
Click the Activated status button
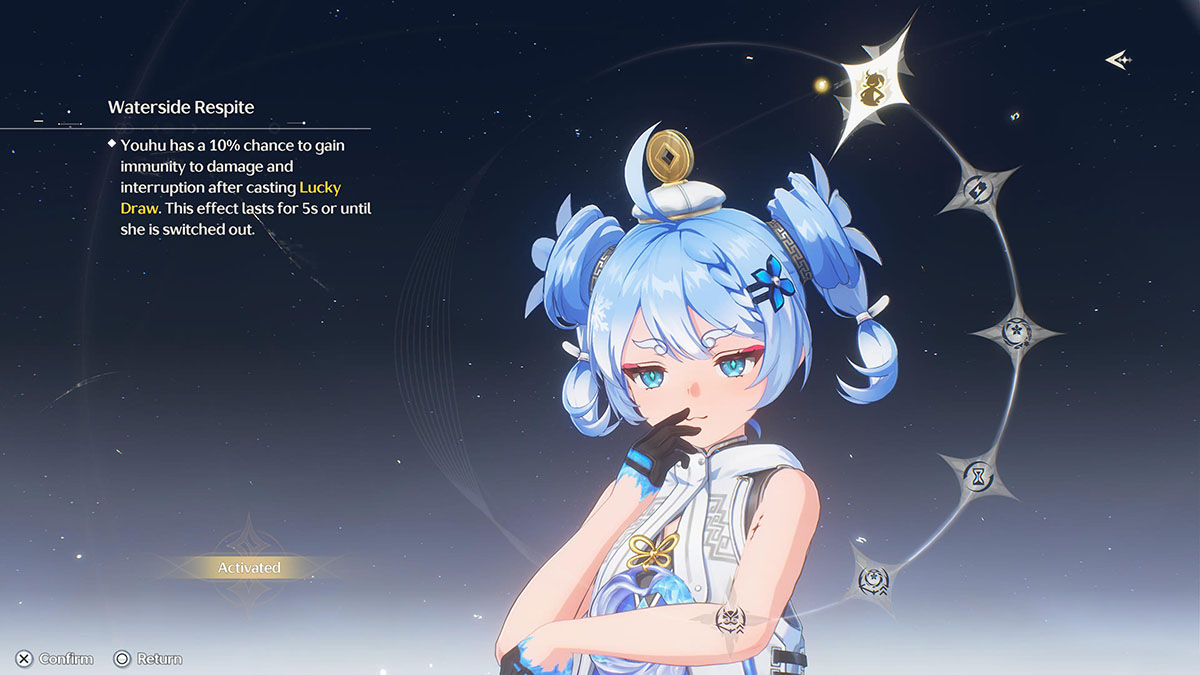[249, 567]
